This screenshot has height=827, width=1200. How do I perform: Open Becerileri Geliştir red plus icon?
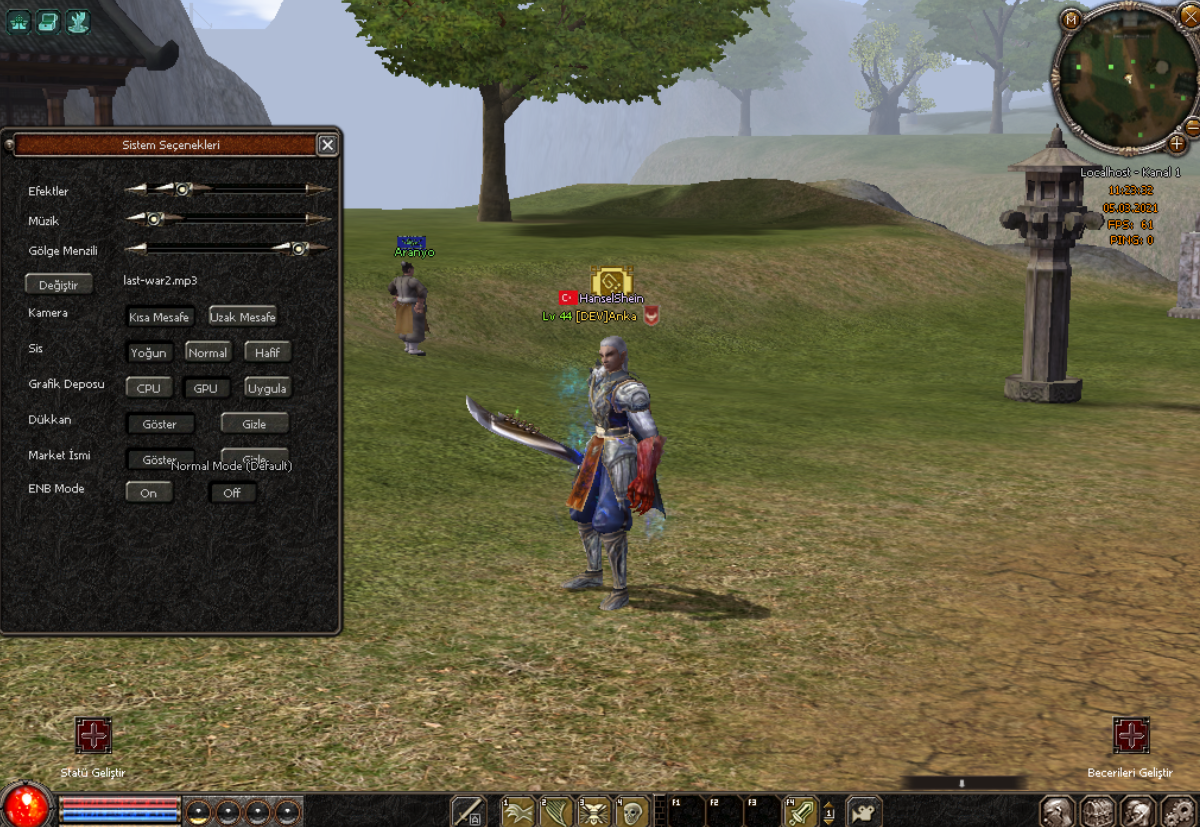point(1131,736)
